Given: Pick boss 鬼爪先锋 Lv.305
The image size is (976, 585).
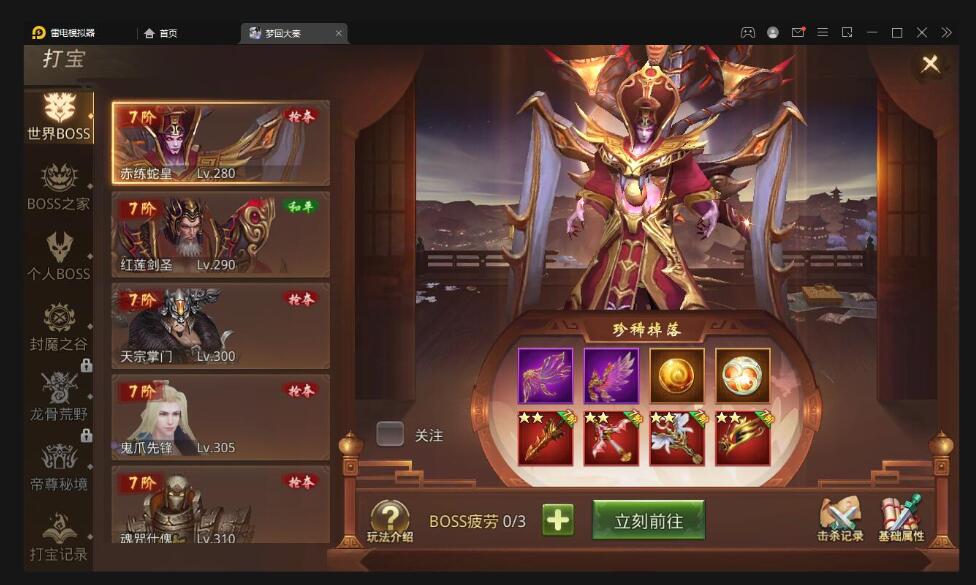Looking at the screenshot, I should 220,417.
